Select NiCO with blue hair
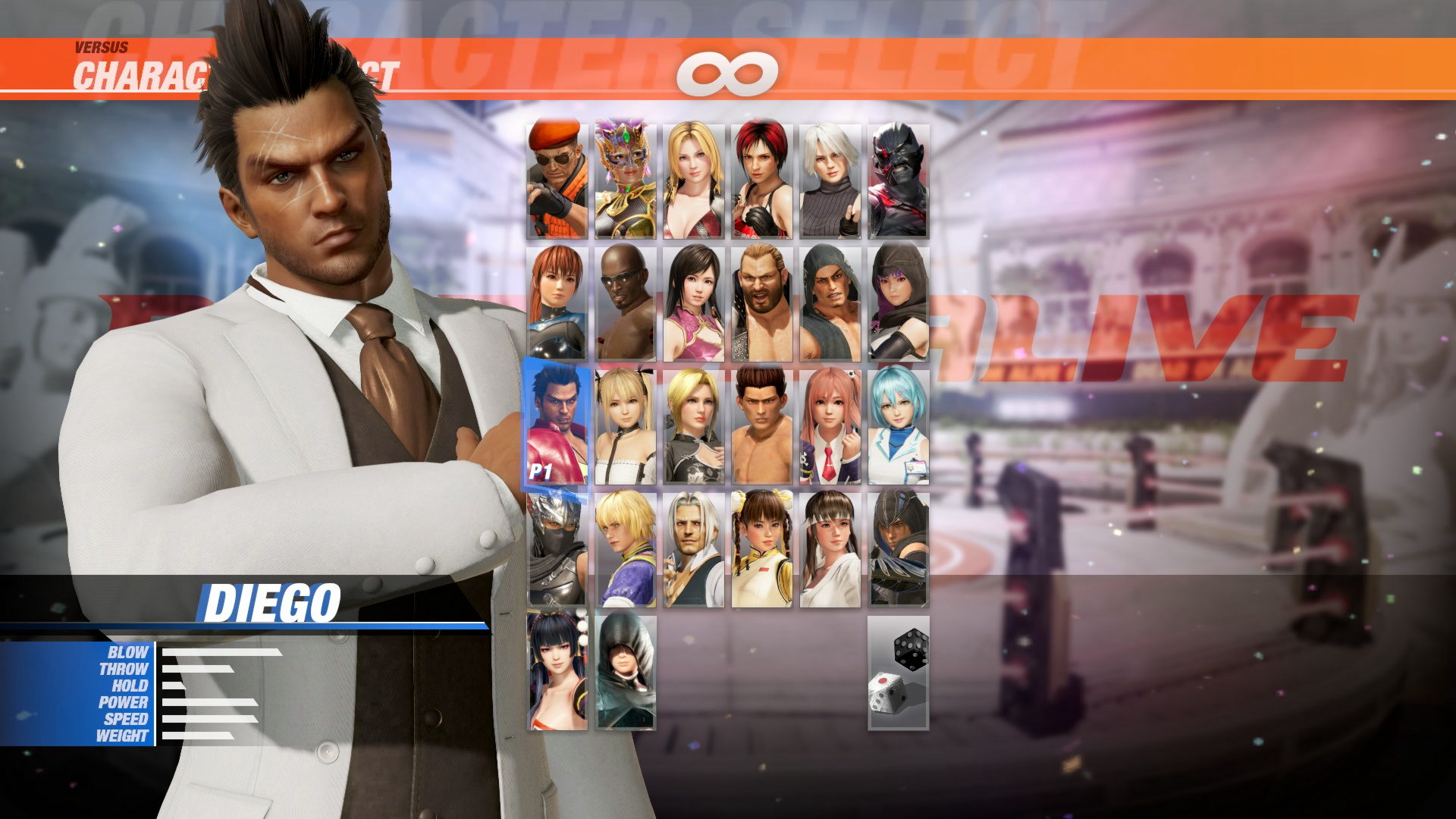Image resolution: width=1456 pixels, height=819 pixels. tap(899, 425)
